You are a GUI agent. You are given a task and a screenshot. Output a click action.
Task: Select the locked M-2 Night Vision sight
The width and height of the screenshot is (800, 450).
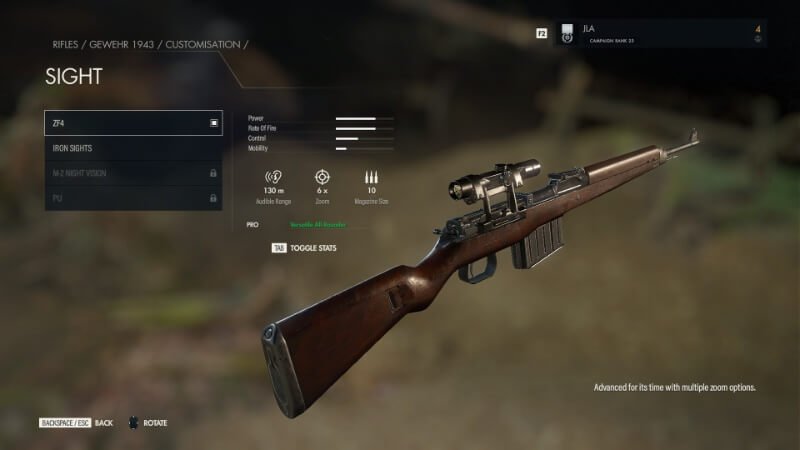(x=133, y=173)
